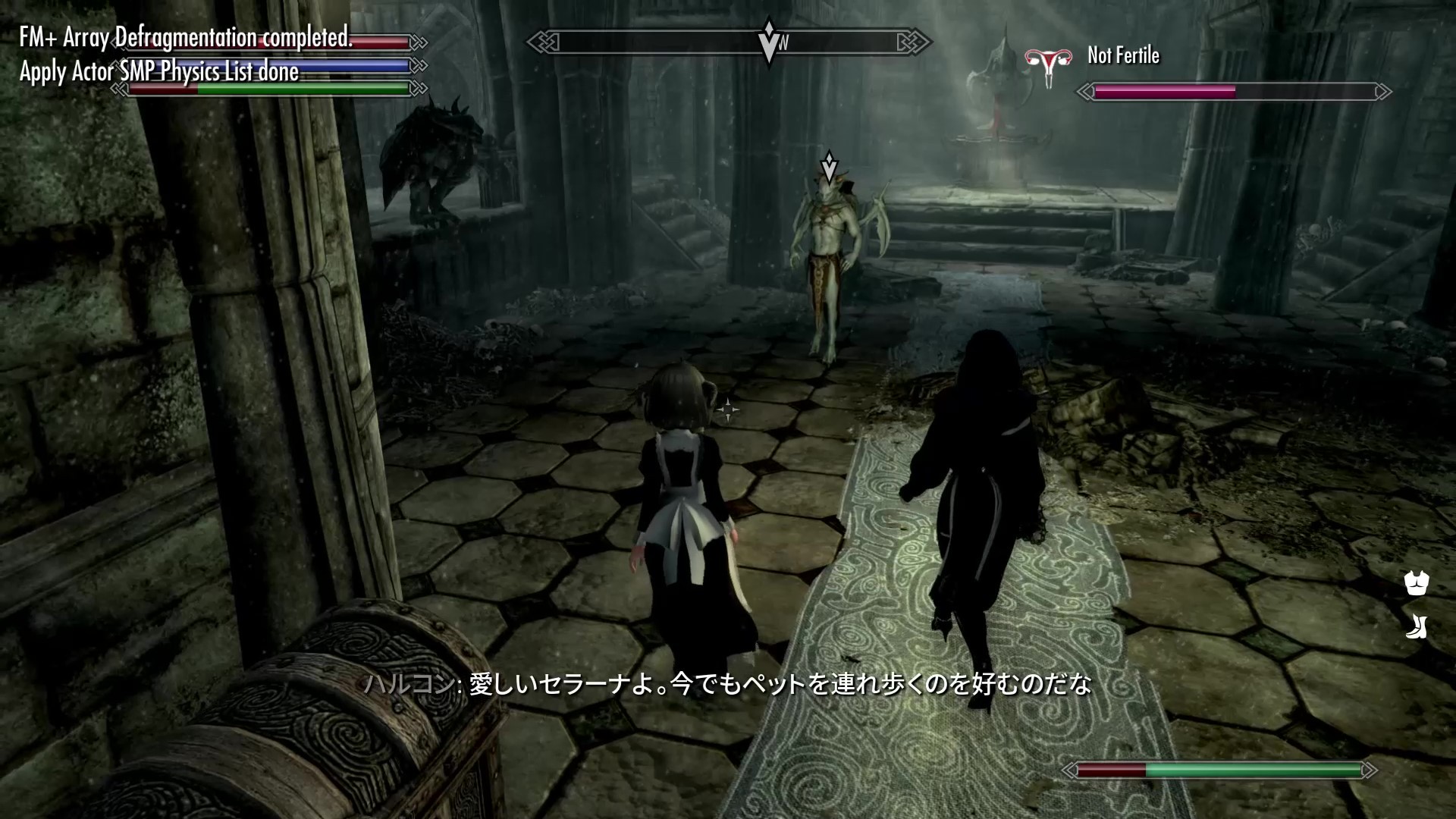The image size is (1456, 819).
Task: Select the floating quest marker above Harkon
Action: 830,167
